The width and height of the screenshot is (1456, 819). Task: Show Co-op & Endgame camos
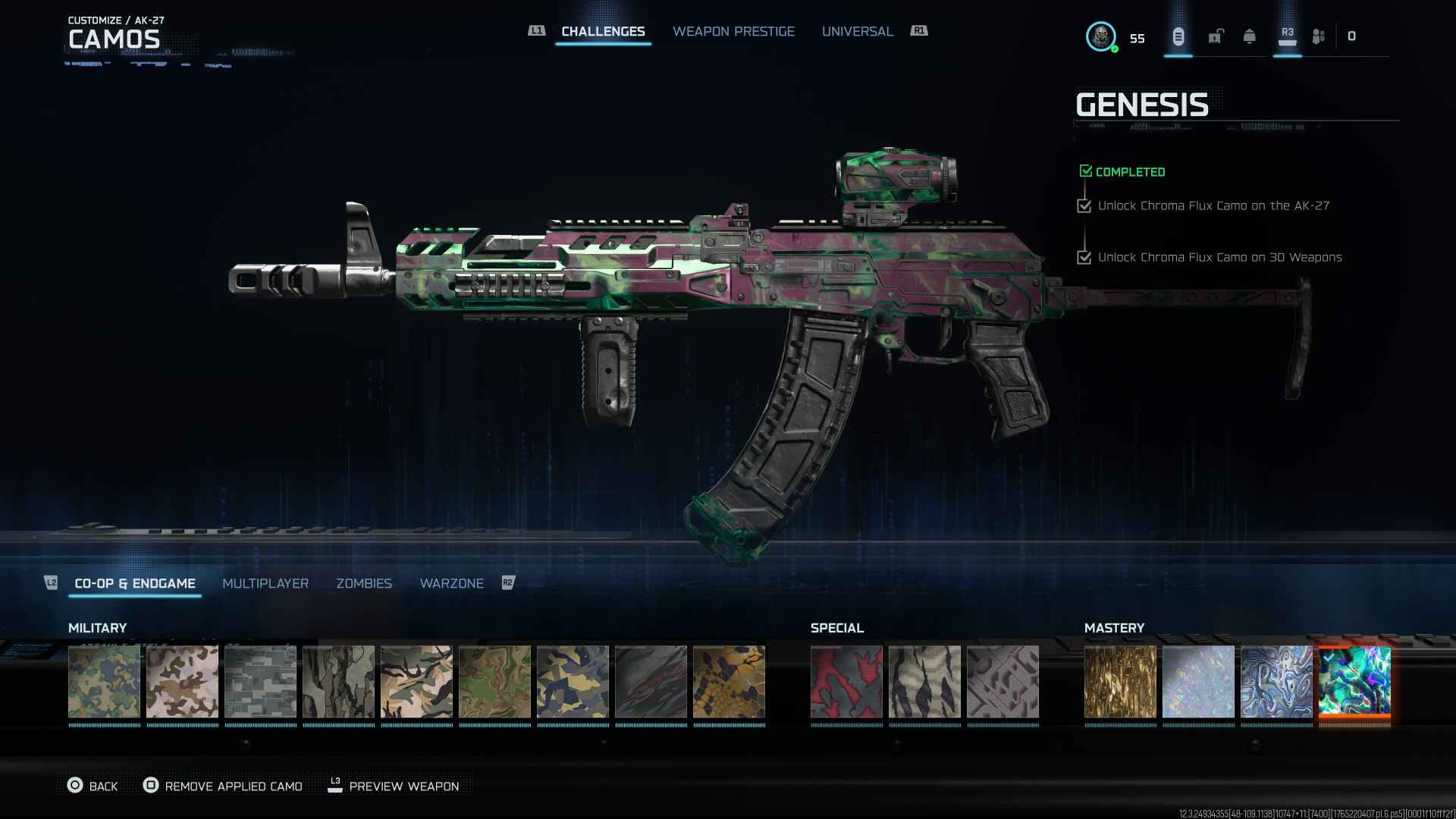135,583
